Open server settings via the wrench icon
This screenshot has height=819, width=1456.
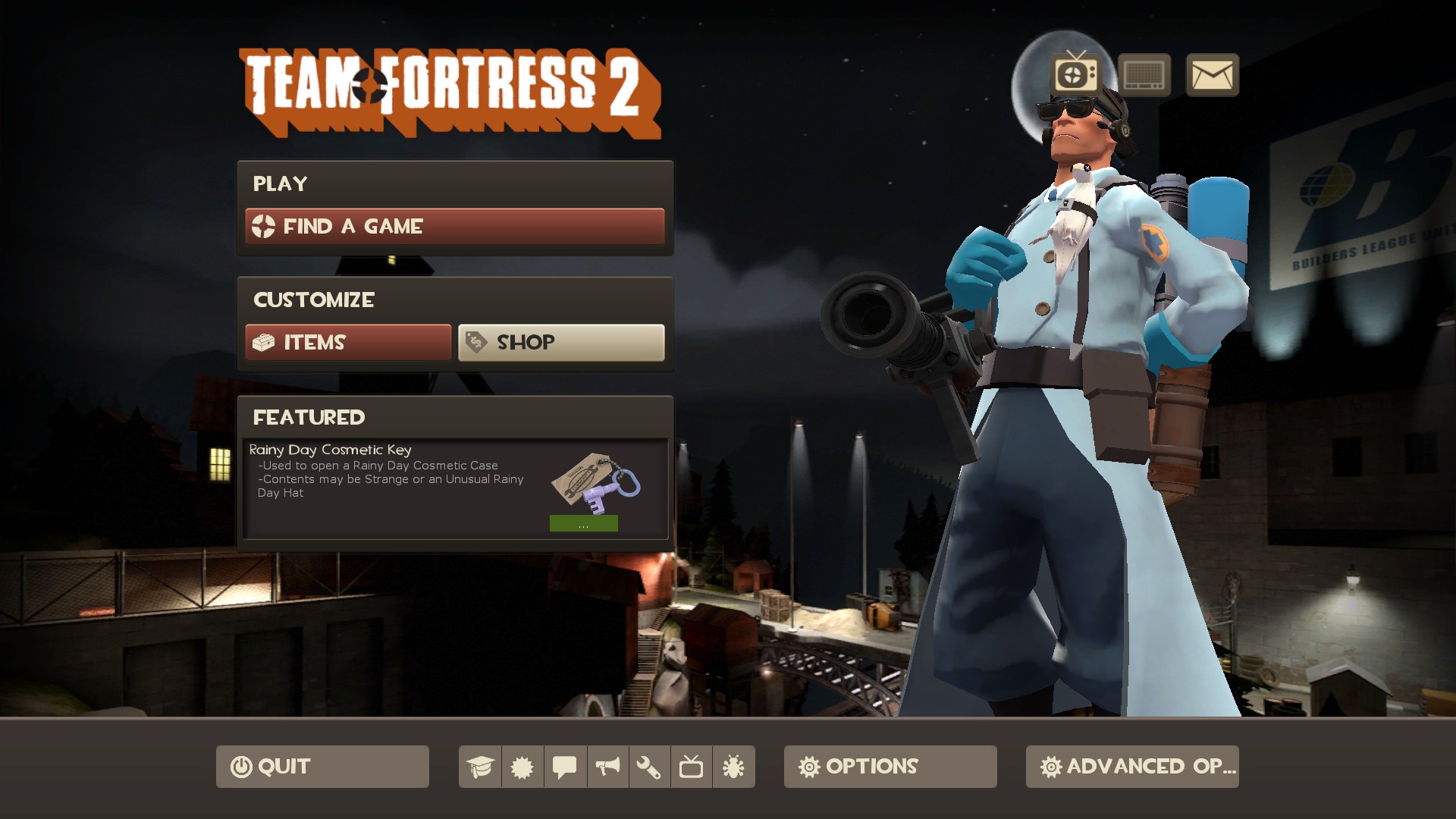(x=650, y=767)
